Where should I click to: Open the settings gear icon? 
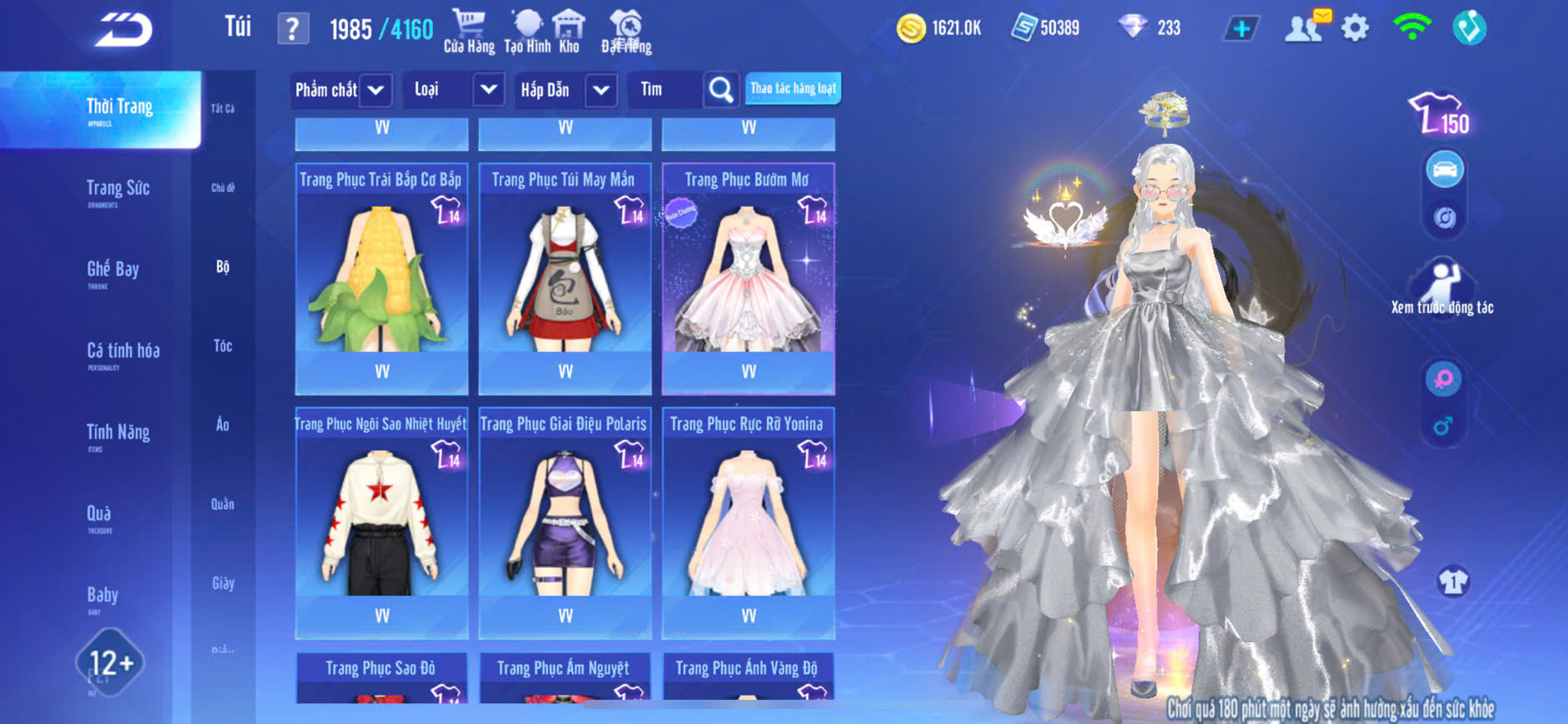click(x=1355, y=28)
